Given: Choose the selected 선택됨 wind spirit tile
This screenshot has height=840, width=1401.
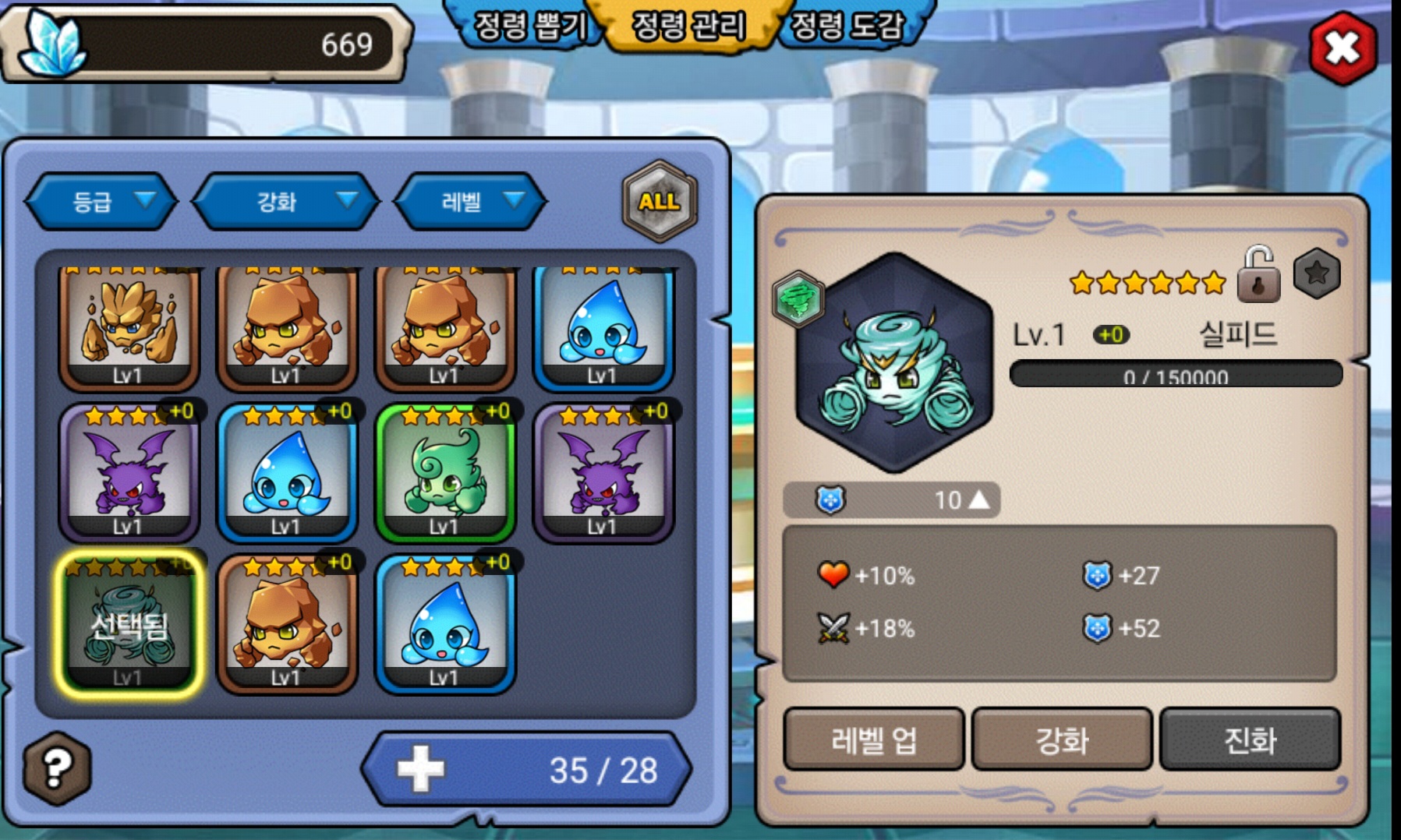Looking at the screenshot, I should click(x=129, y=625).
